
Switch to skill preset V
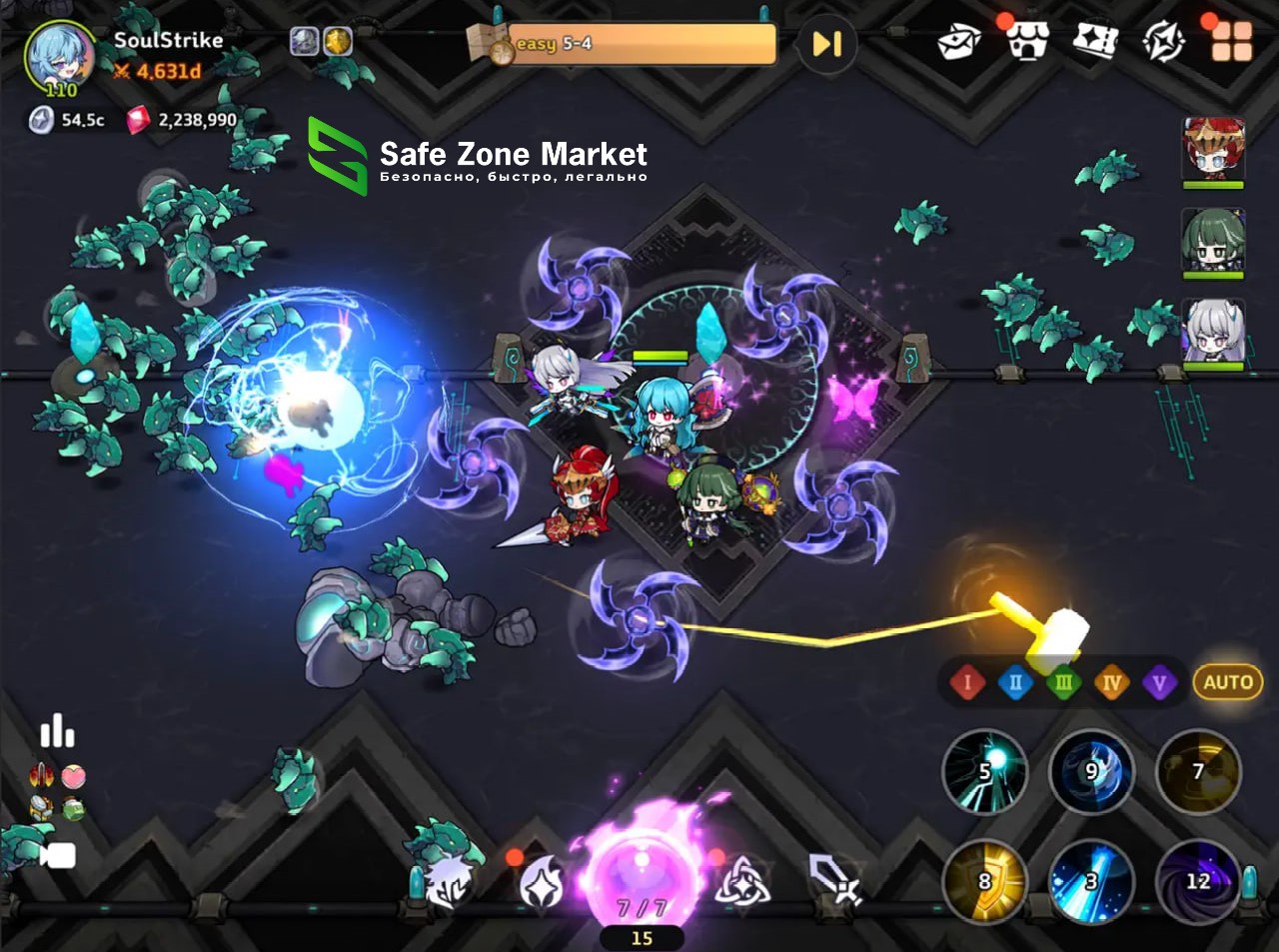(x=1159, y=683)
